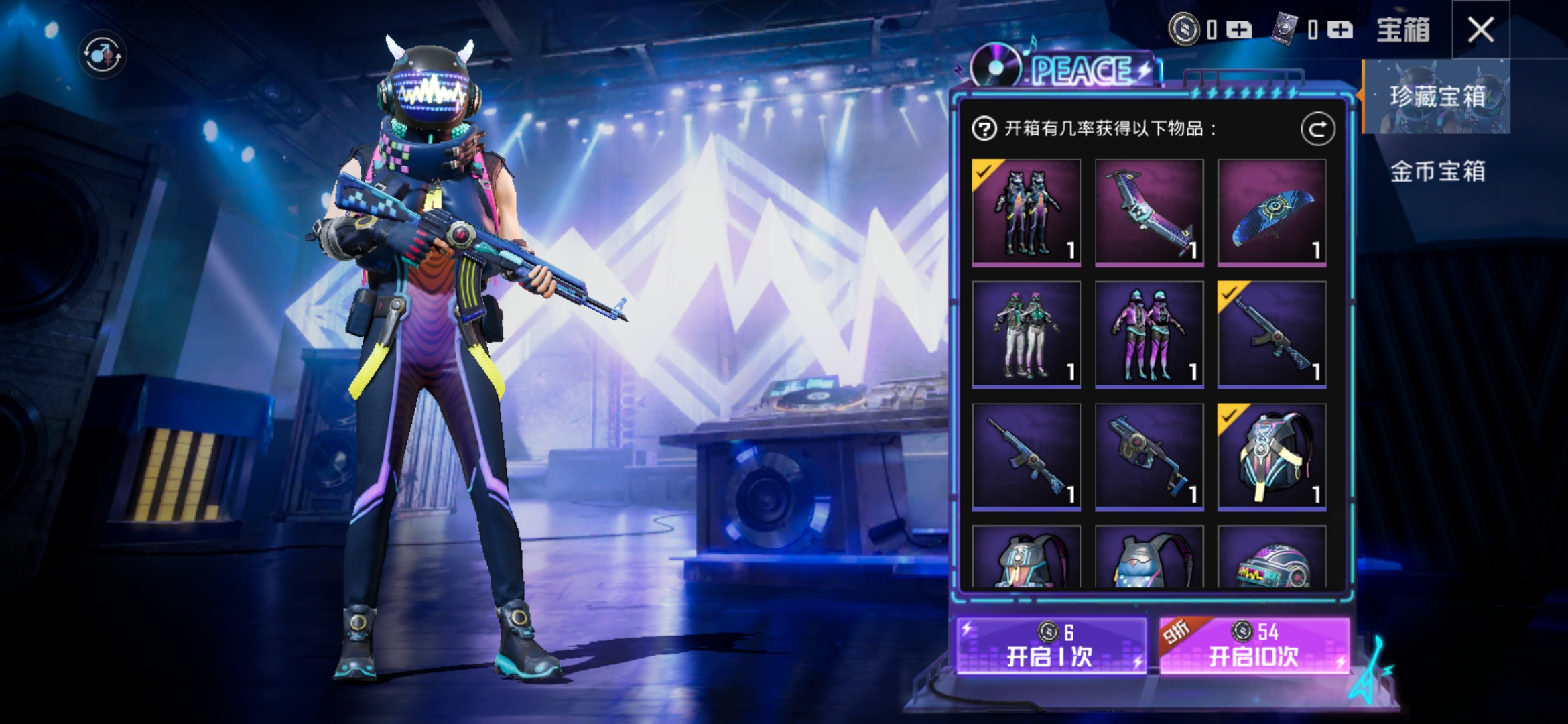Preview the bulky Vector-style gun skin
The height and width of the screenshot is (724, 1568).
click(1149, 457)
